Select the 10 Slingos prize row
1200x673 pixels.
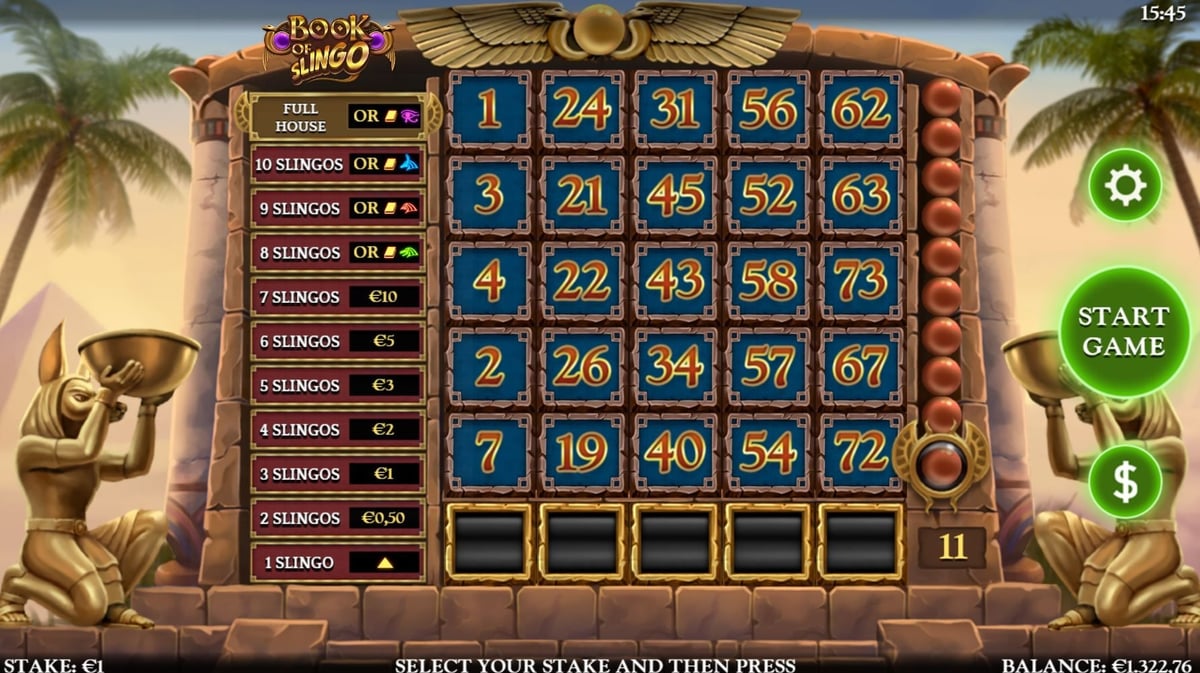pos(338,164)
